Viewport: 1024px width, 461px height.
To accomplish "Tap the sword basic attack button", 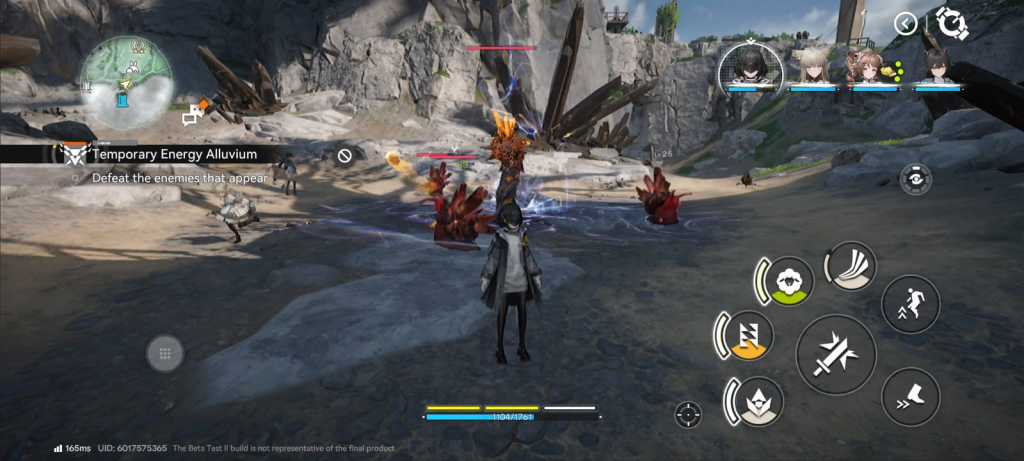I will [x=836, y=354].
